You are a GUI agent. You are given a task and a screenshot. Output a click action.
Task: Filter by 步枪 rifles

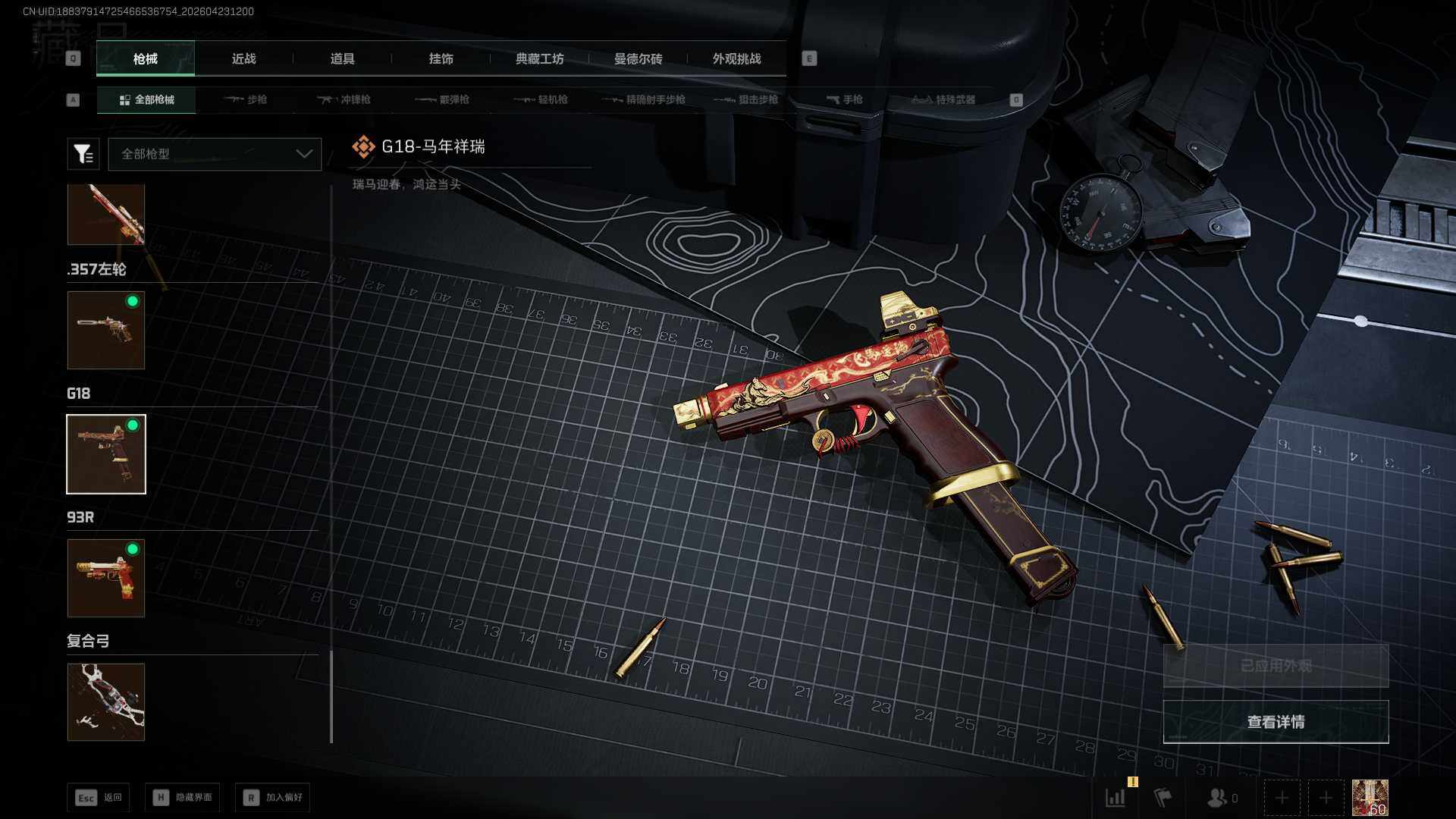pyautogui.click(x=246, y=99)
